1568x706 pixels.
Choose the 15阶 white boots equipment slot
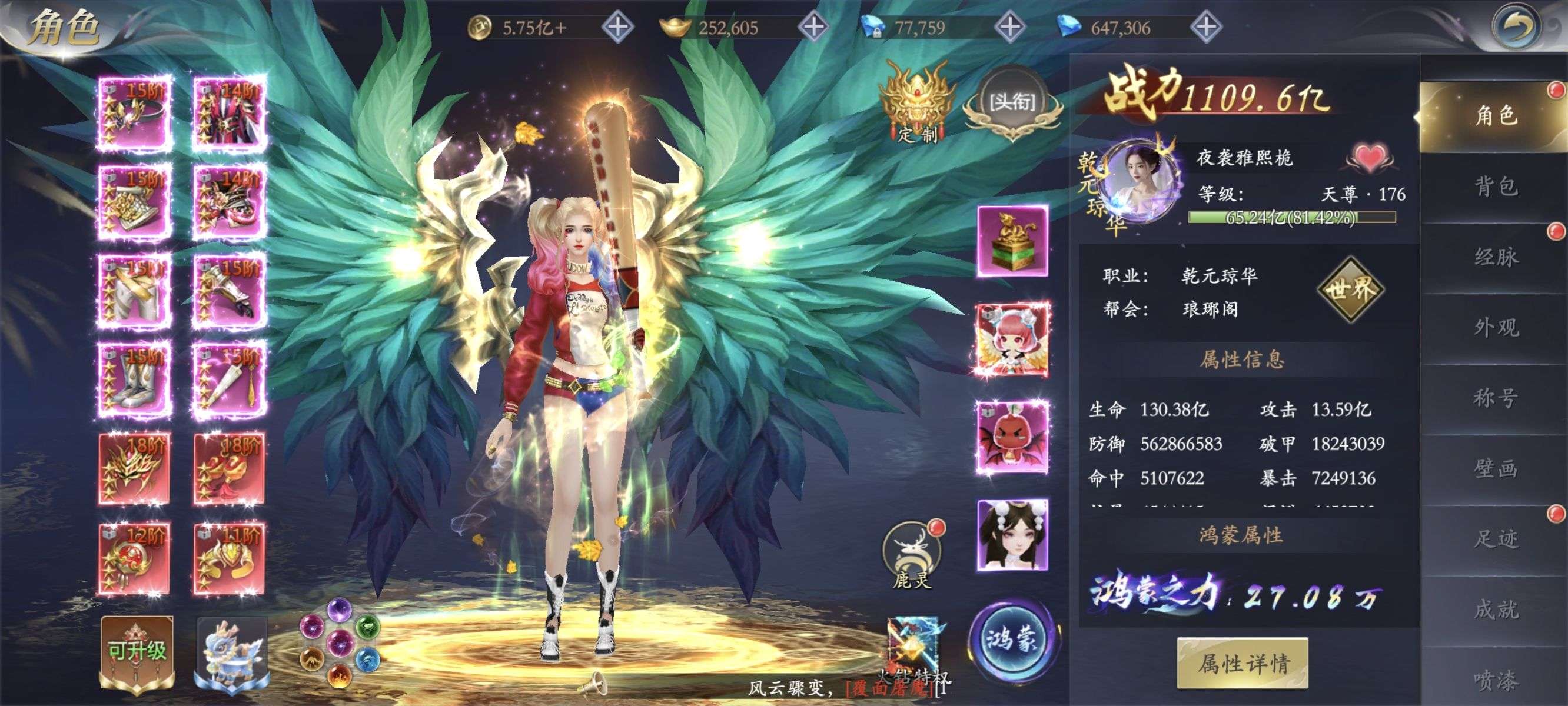pos(134,380)
